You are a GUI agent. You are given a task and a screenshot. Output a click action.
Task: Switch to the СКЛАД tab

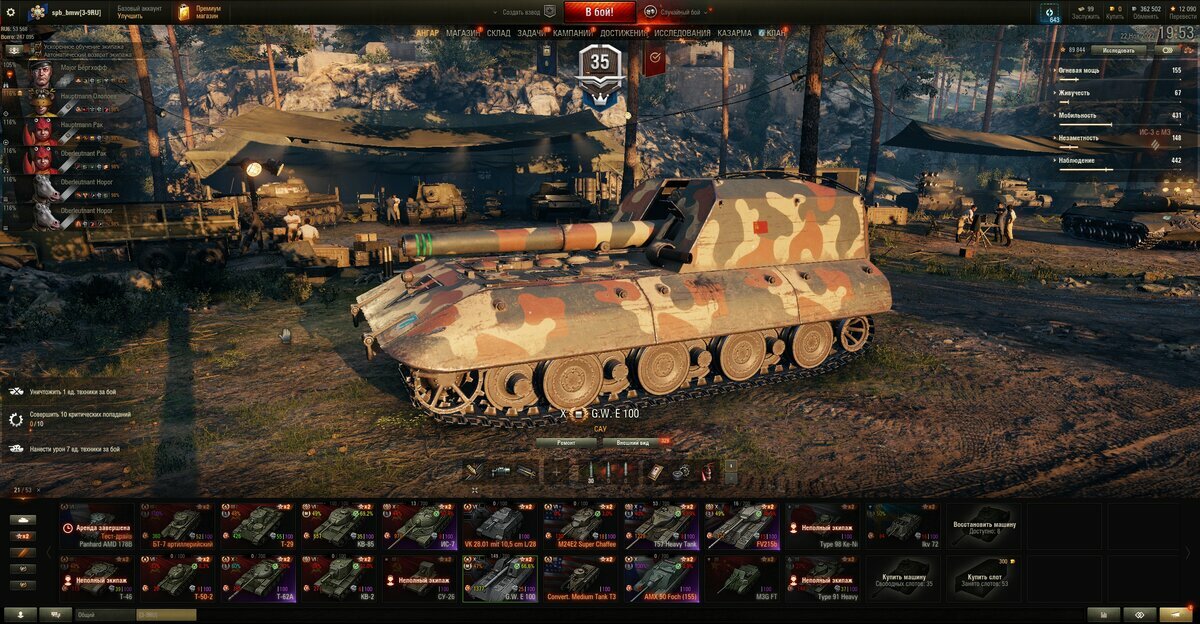tap(498, 33)
